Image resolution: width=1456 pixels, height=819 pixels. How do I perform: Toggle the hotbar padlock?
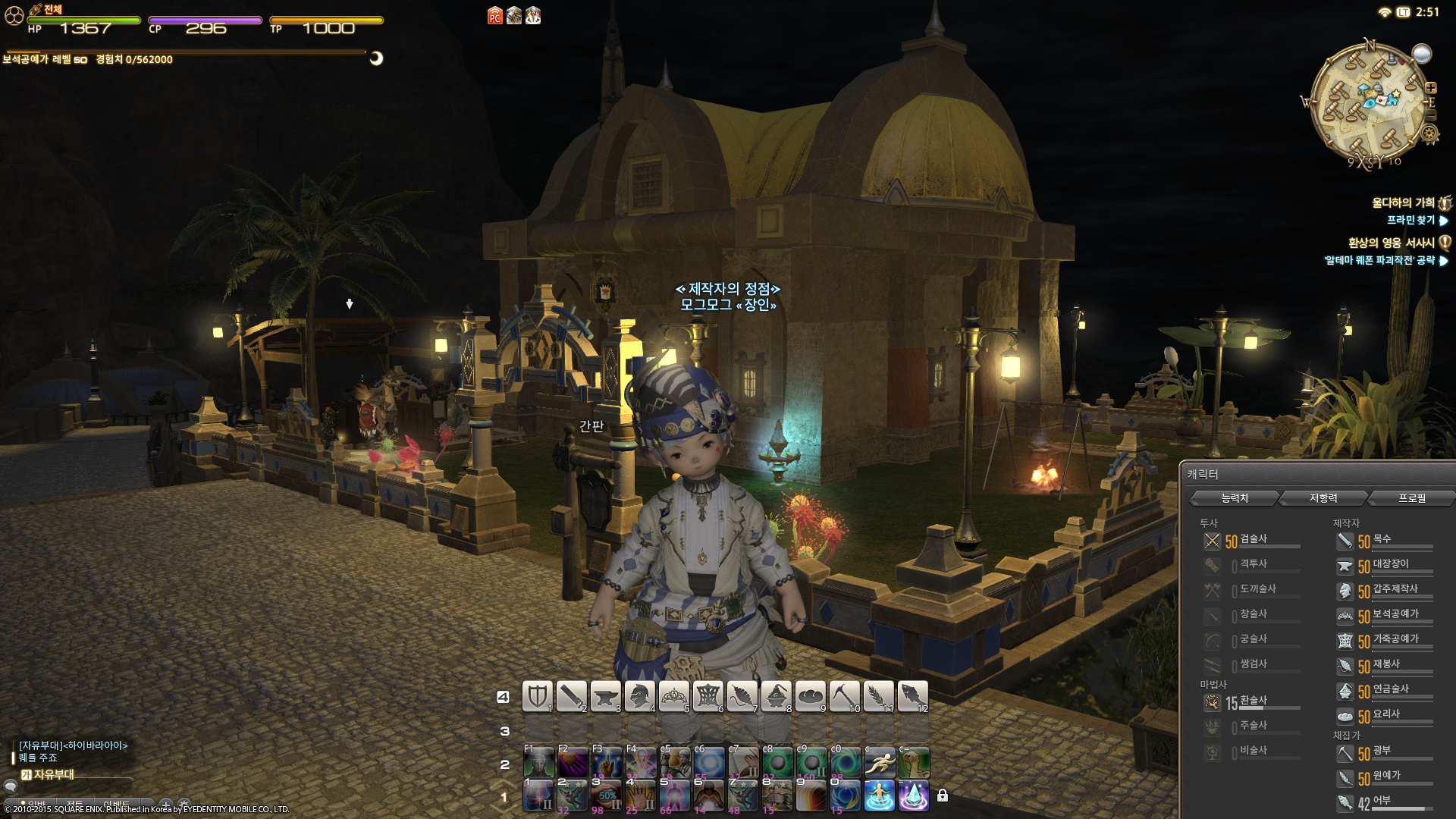tap(943, 795)
